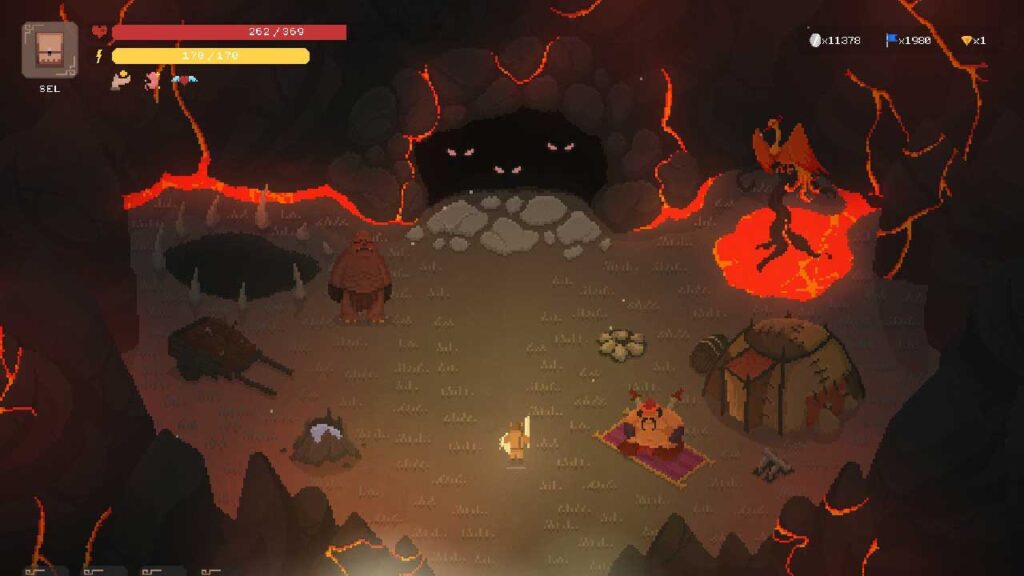Open the chest inventory slot
The image size is (1024, 576).
click(49, 50)
